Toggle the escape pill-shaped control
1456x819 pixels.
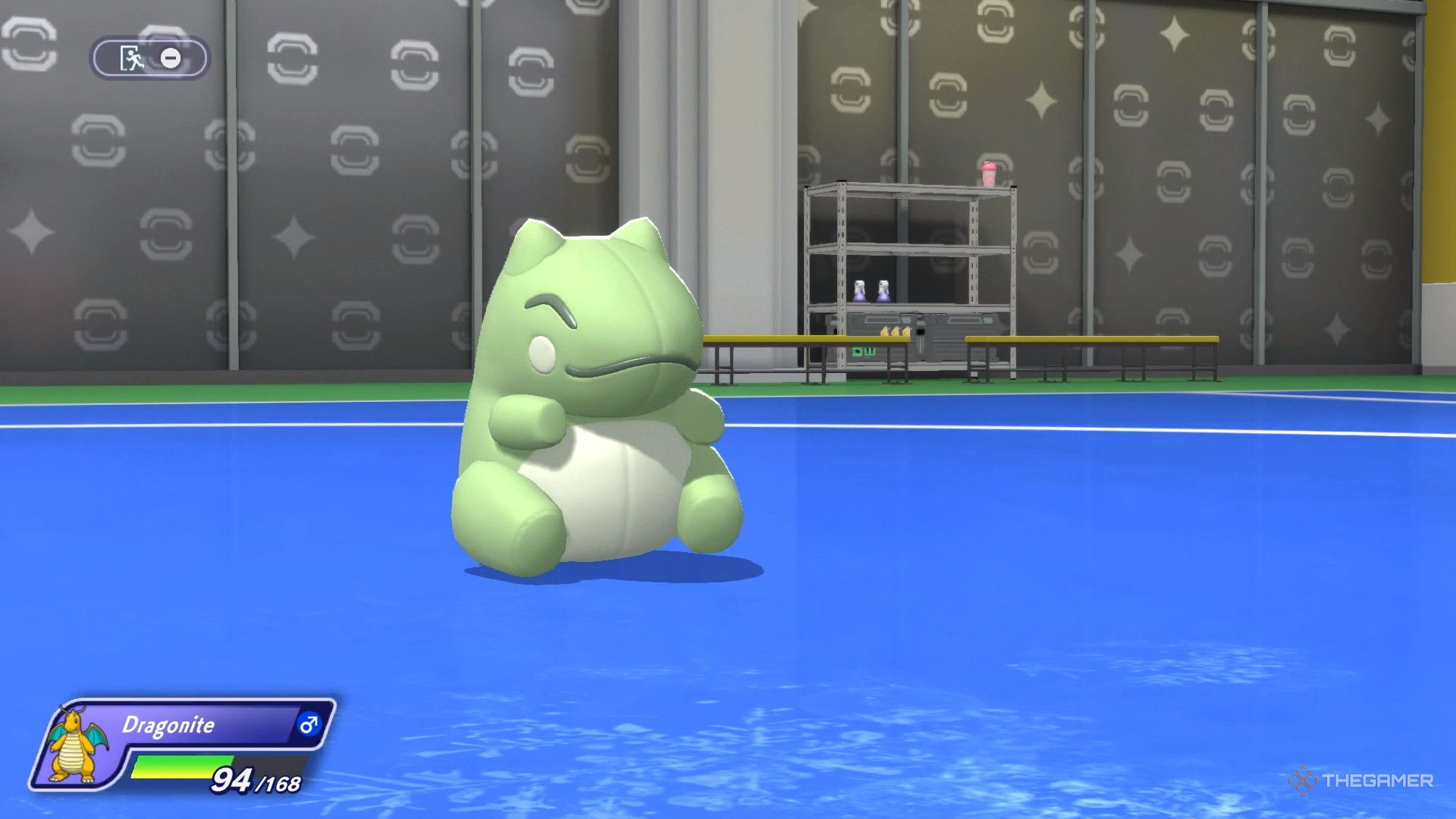click(148, 58)
